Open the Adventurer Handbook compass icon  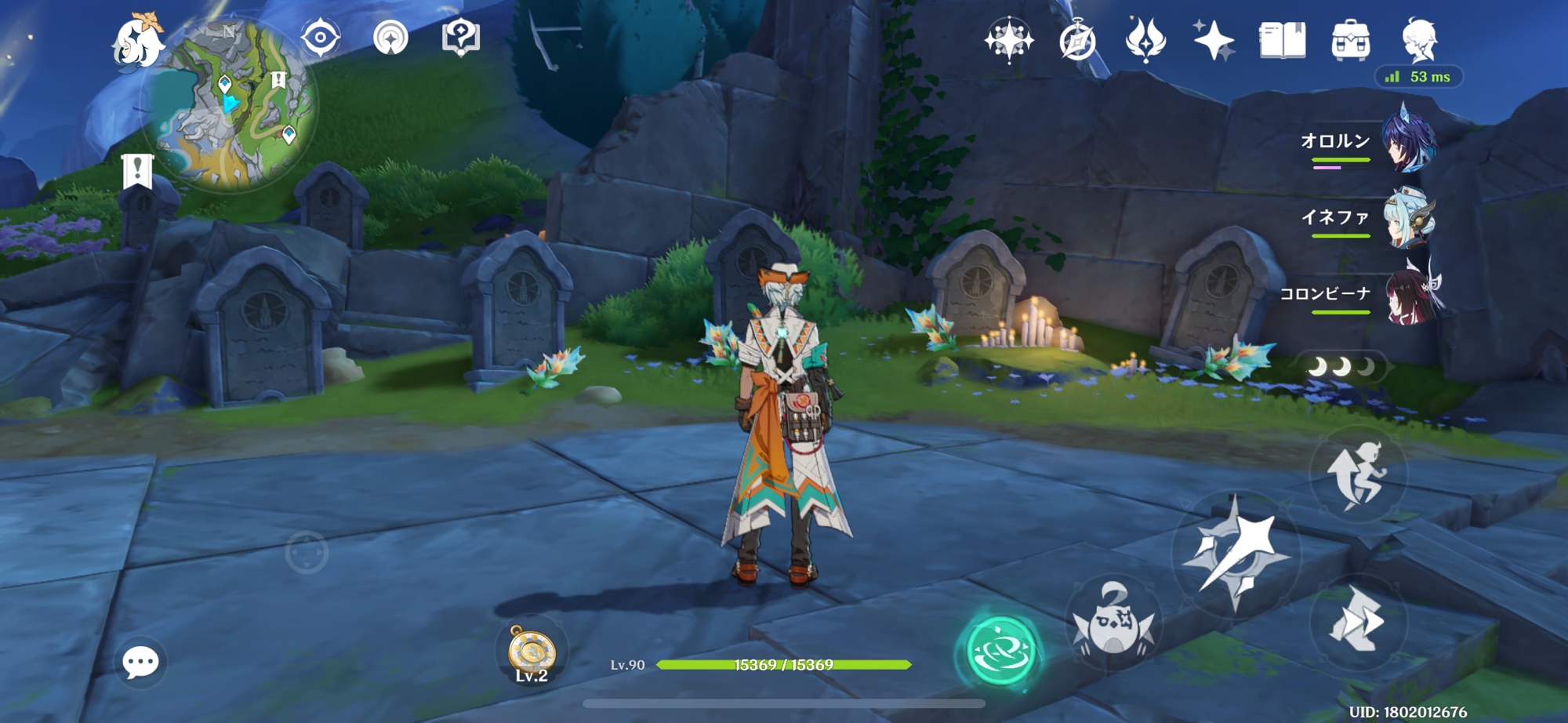point(1077,41)
